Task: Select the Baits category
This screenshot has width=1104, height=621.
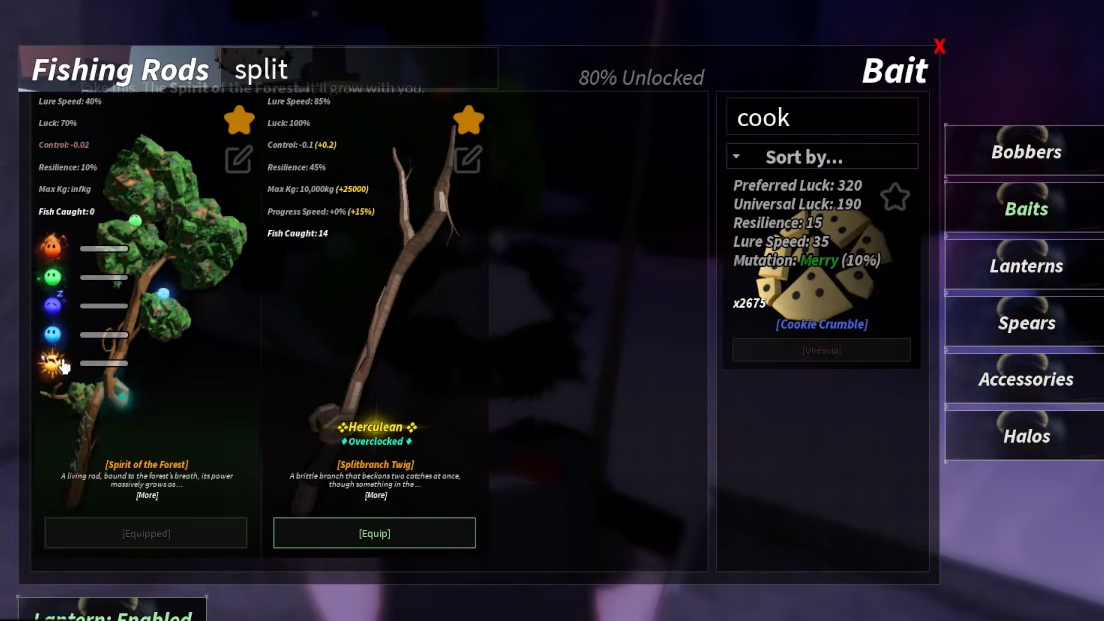Action: [1025, 209]
